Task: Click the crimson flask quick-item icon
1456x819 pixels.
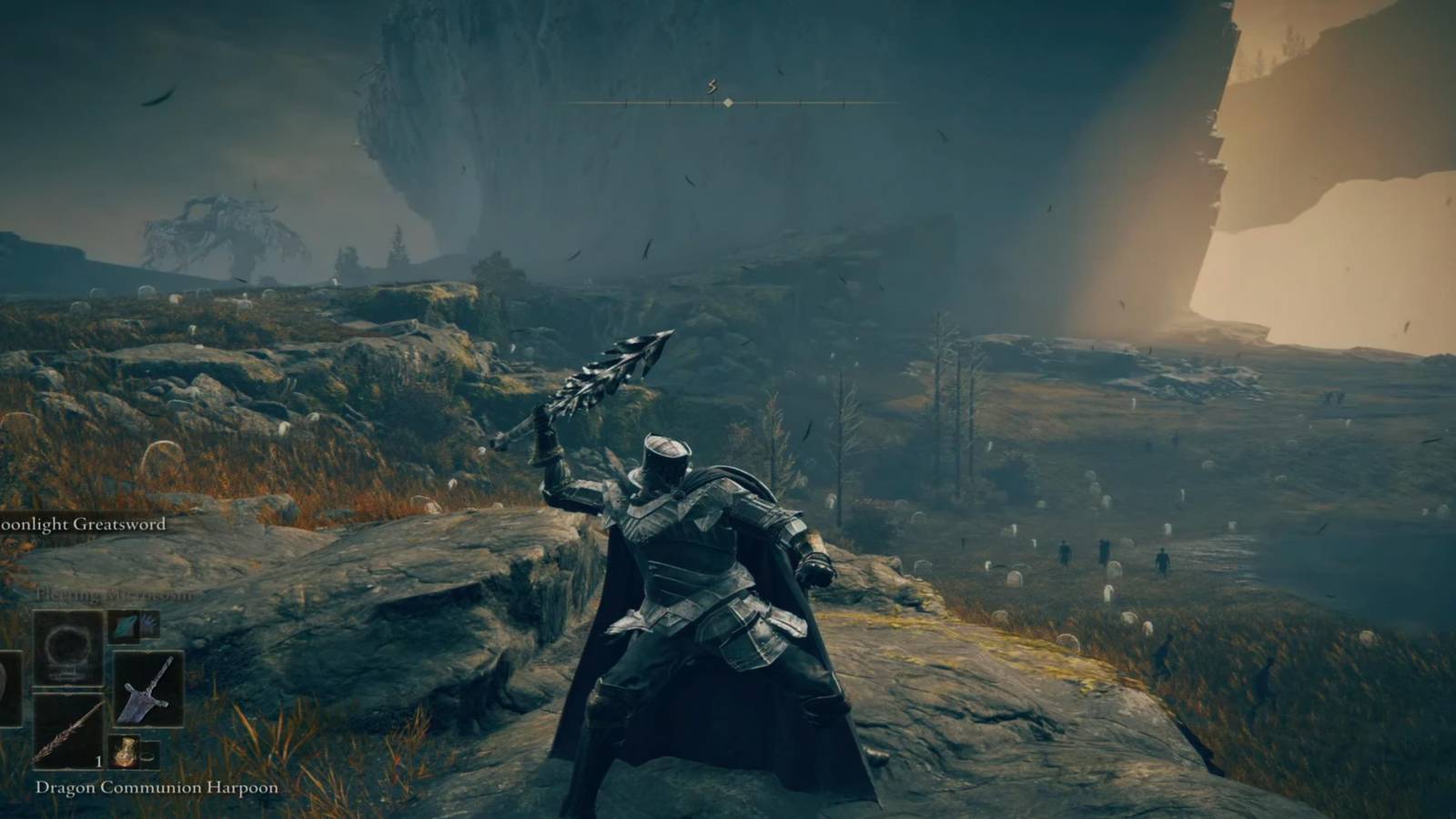Action: click(x=125, y=751)
